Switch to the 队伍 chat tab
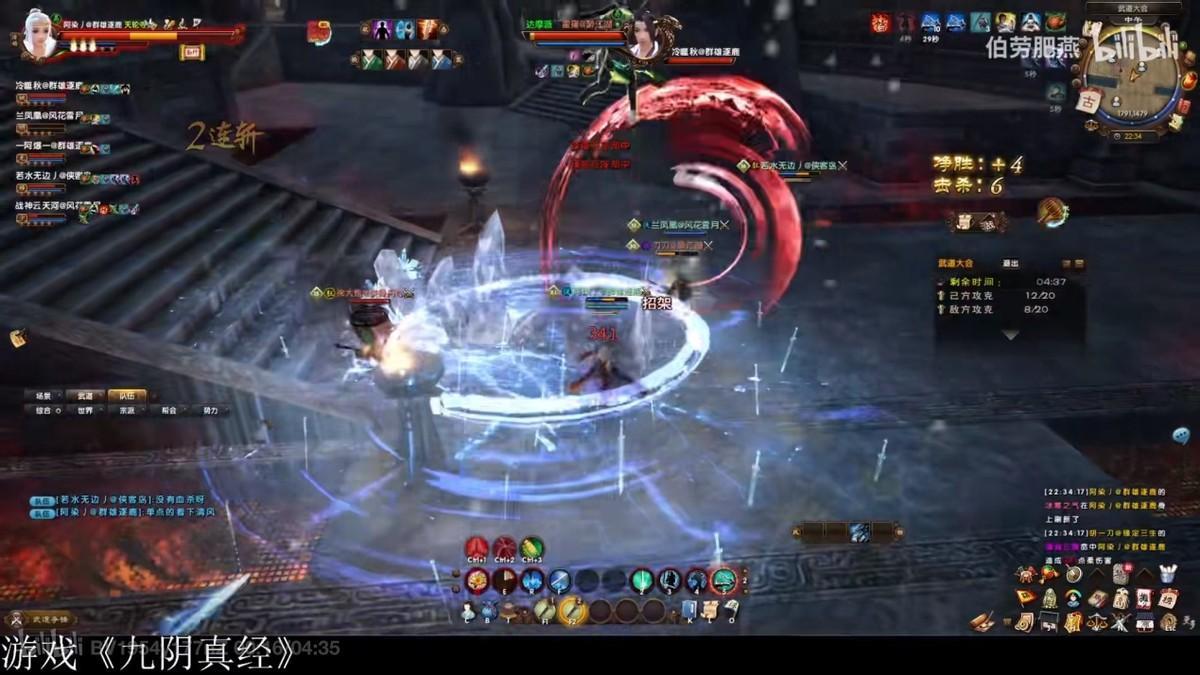 [x=127, y=396]
